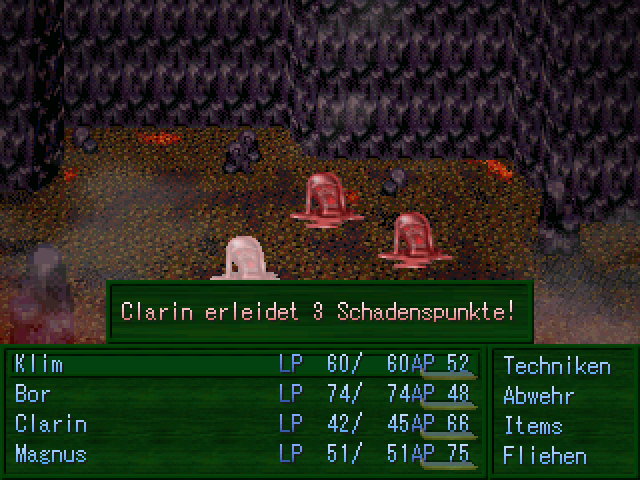
Task: Open the Techniken command menu
Action: click(556, 366)
